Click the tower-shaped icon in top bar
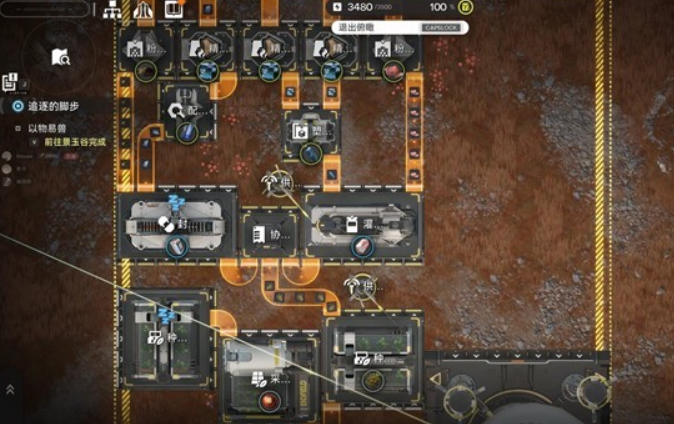674x424 pixels. pos(144,10)
